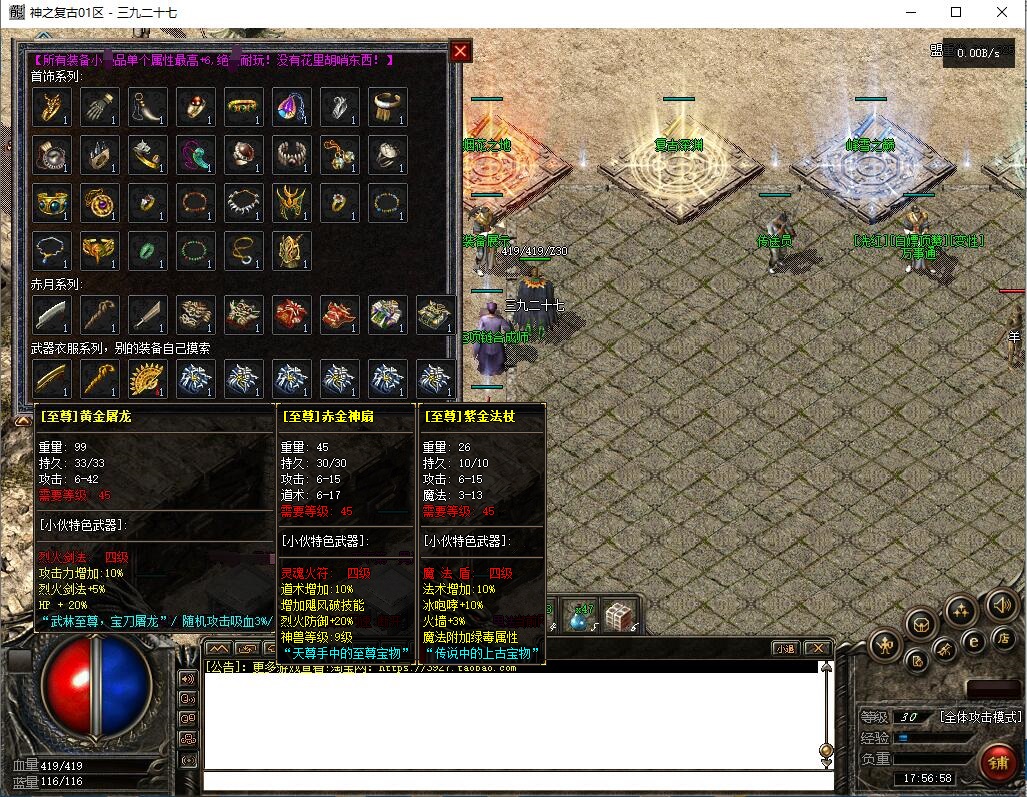The width and height of the screenshot is (1027, 797).
Task: Choose the serrated blade in the 赤月 row
Action: point(52,315)
